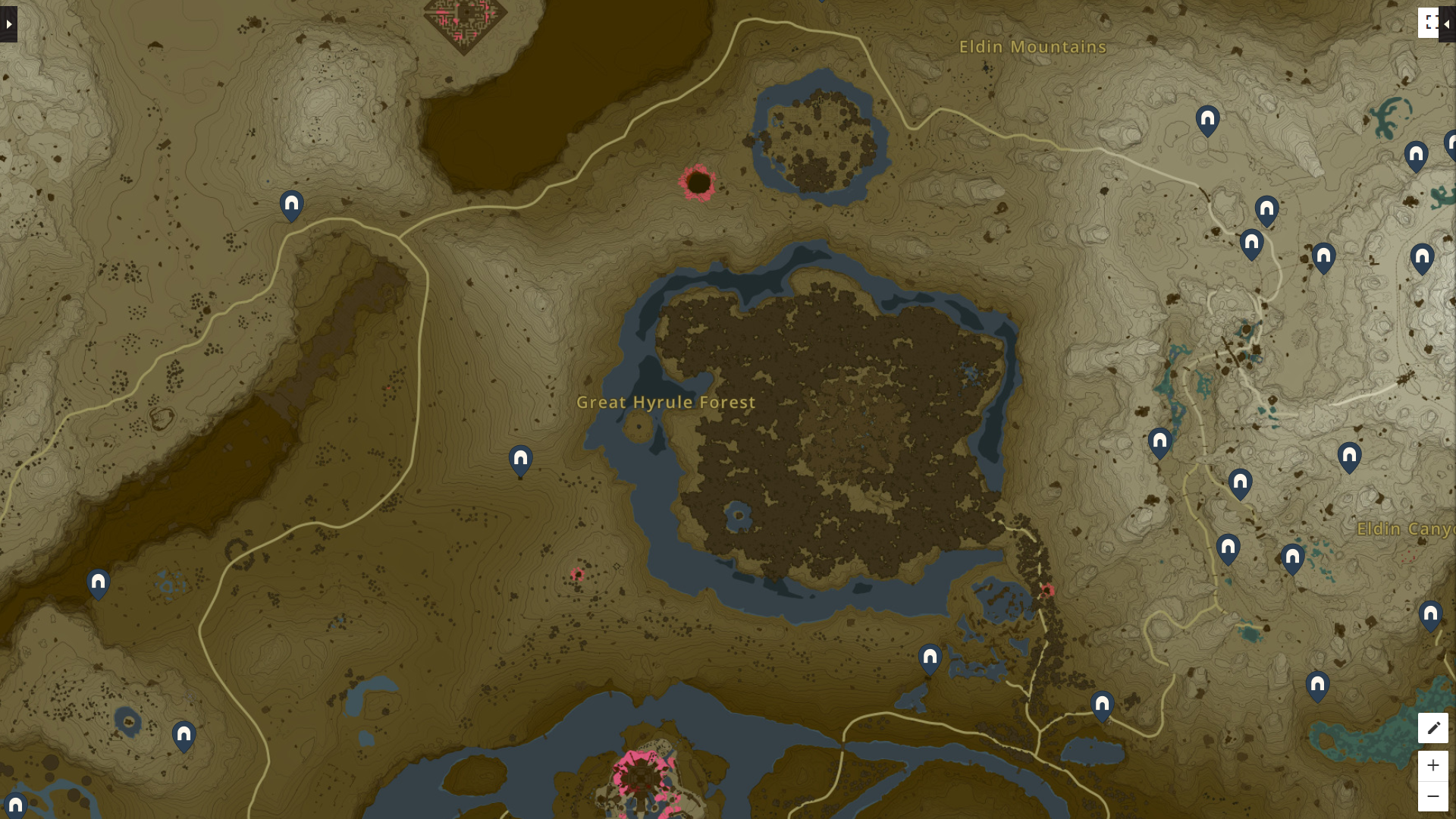Click the lone shrine pin on the upper-left road

click(x=291, y=205)
